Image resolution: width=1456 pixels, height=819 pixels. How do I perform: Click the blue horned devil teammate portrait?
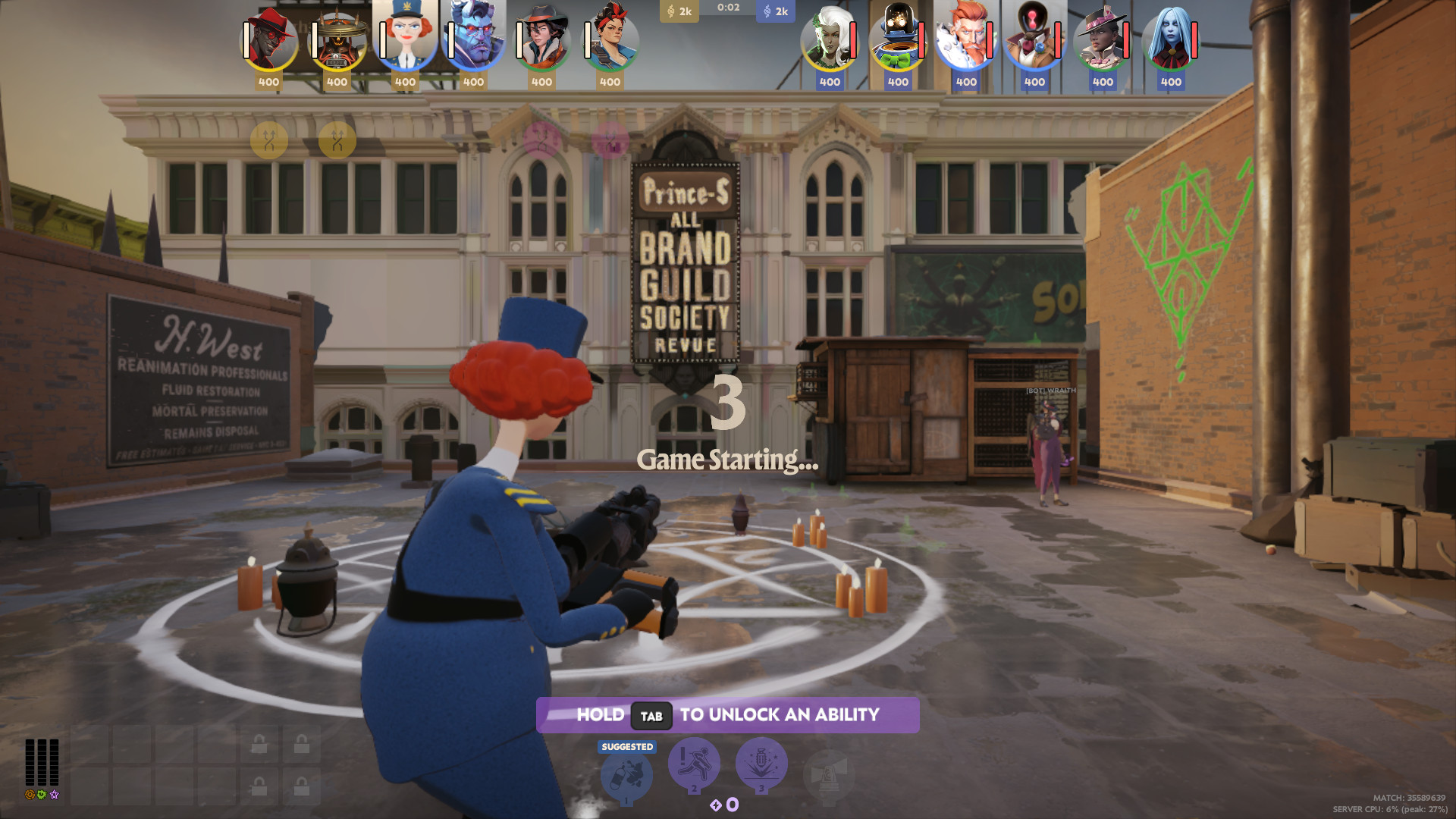click(474, 36)
